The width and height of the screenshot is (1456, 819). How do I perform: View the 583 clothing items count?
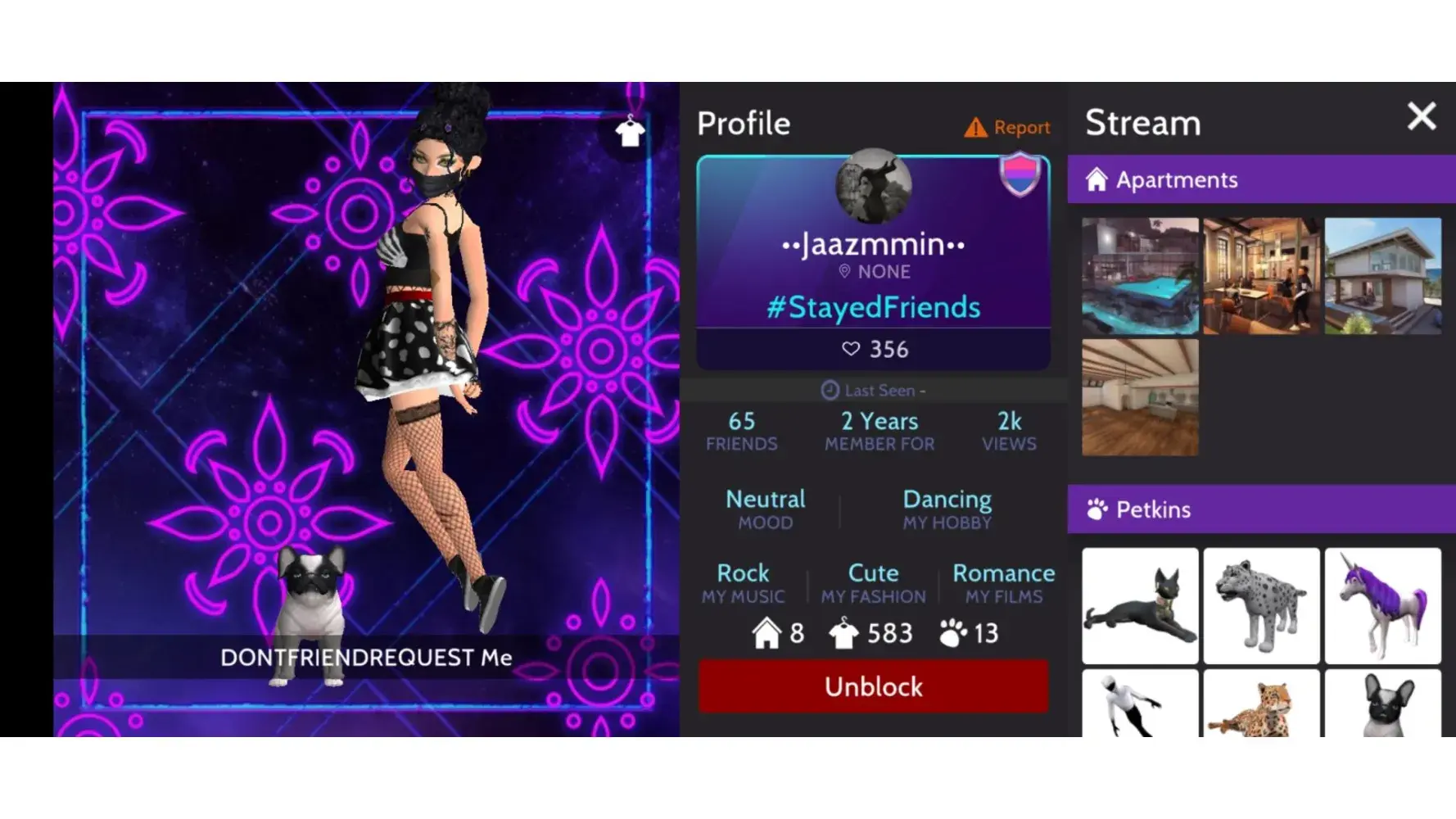pyautogui.click(x=871, y=633)
